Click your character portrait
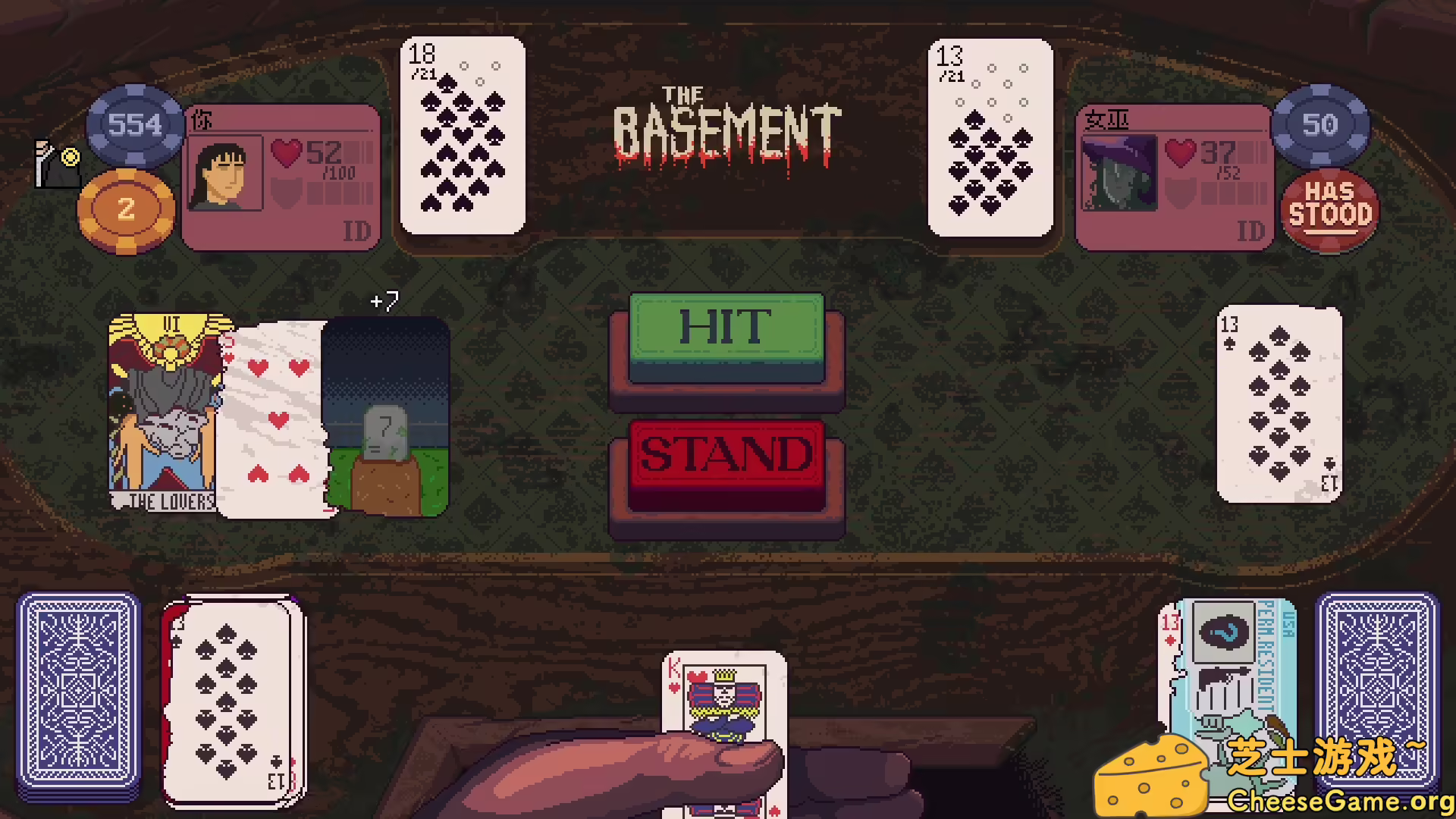 click(x=225, y=173)
